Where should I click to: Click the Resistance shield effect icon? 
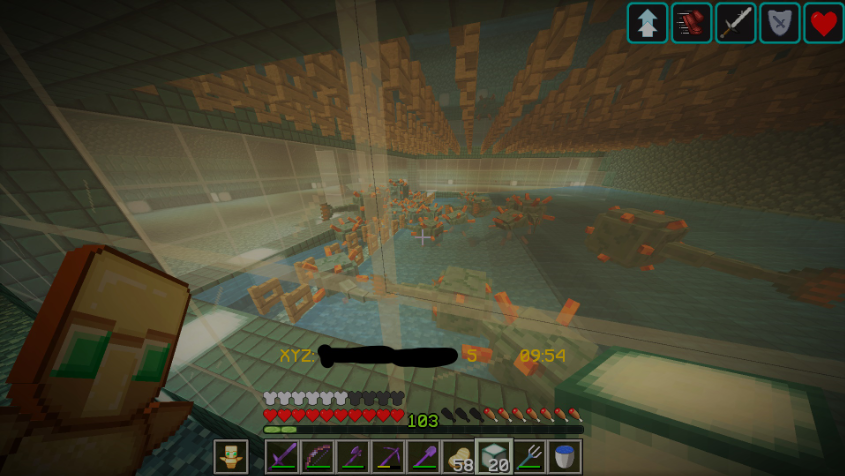click(x=779, y=23)
